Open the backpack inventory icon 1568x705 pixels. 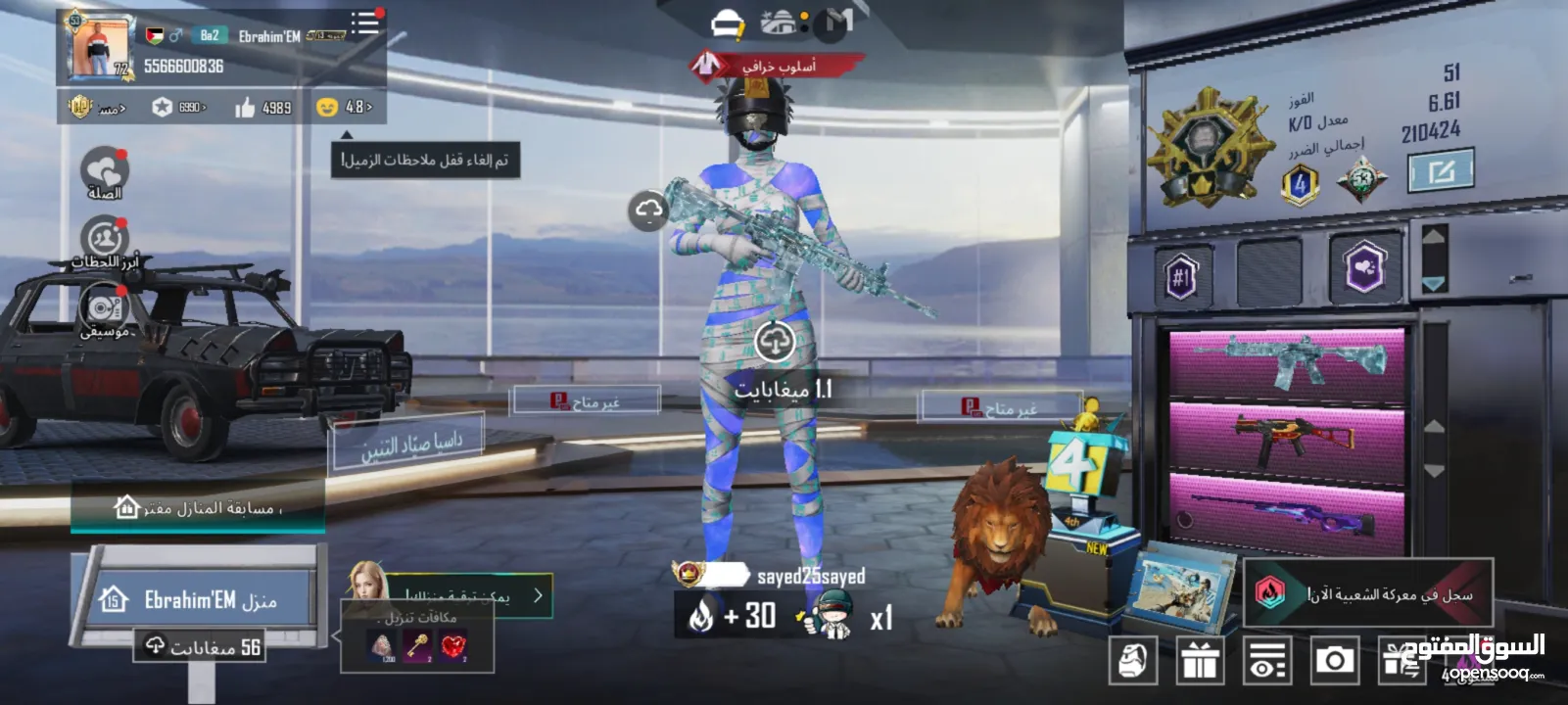pyautogui.click(x=1134, y=661)
